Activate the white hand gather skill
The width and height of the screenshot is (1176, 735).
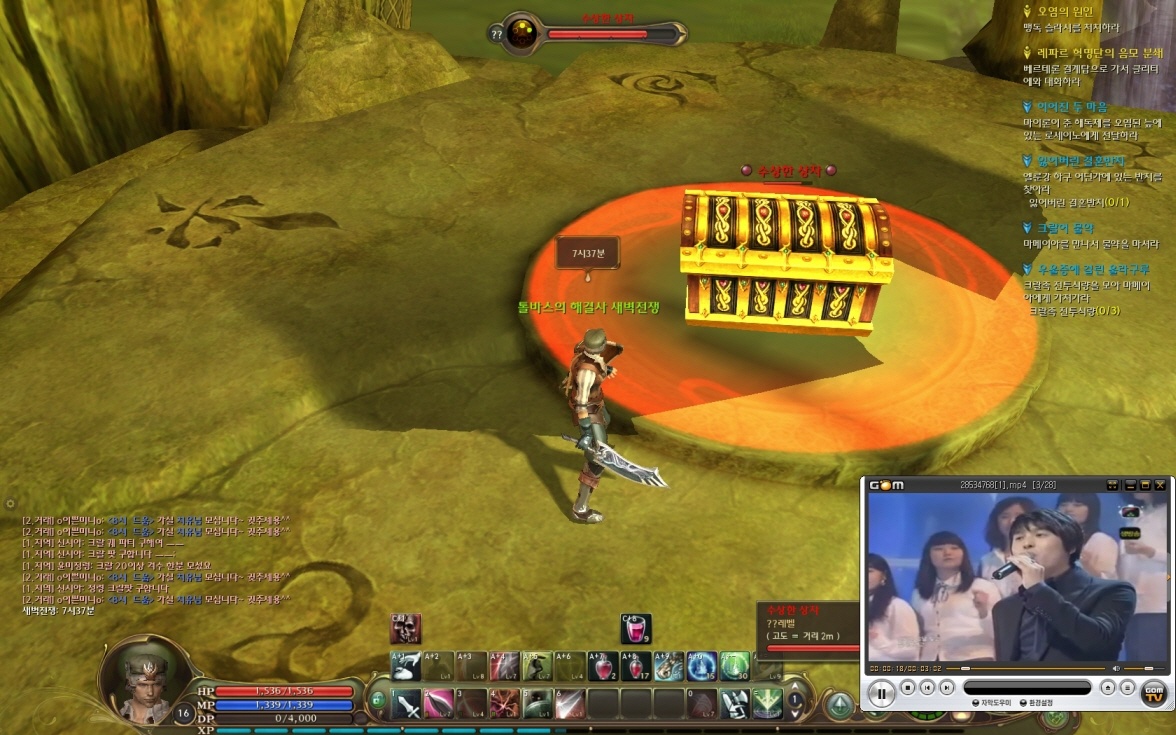point(408,666)
